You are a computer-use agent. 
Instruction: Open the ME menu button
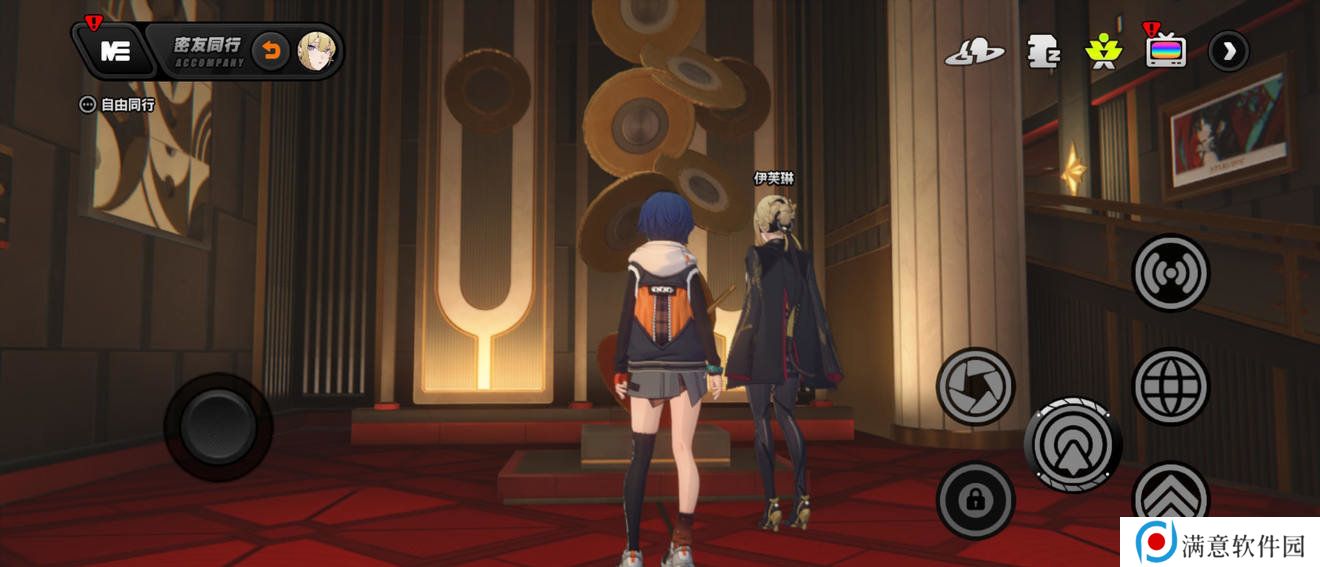point(115,51)
